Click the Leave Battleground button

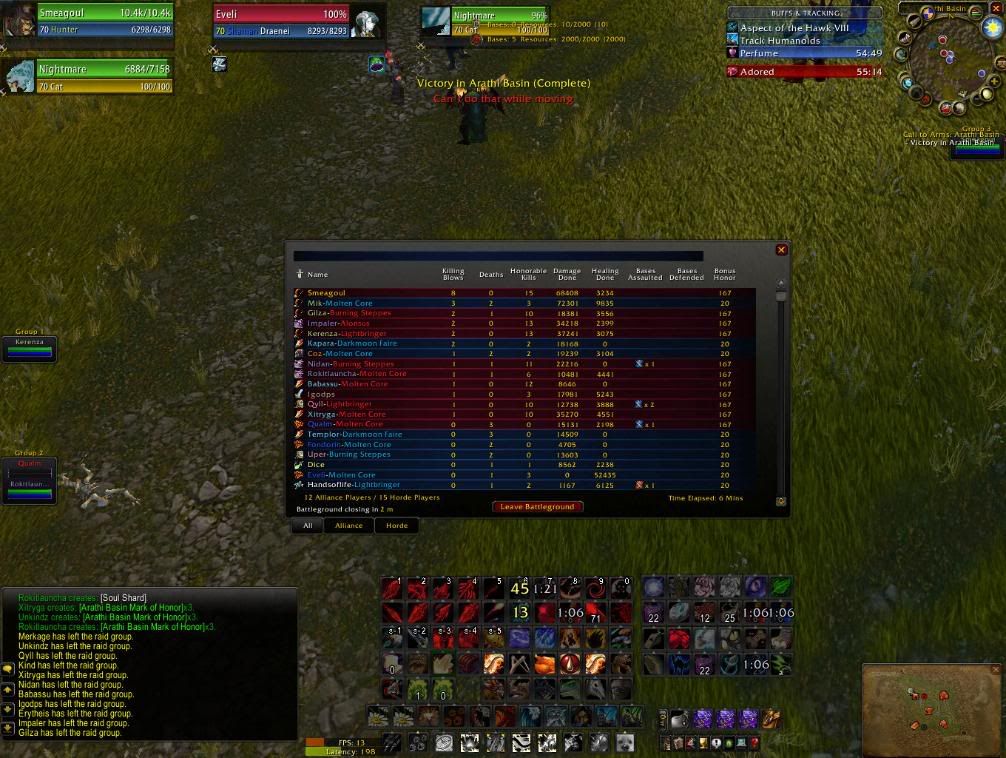tap(537, 507)
